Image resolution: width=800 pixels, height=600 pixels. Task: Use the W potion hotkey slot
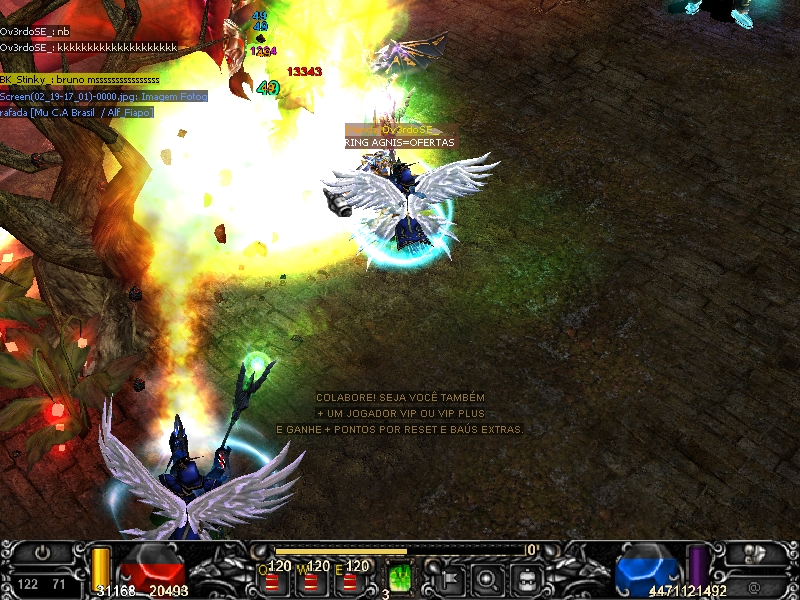click(311, 578)
